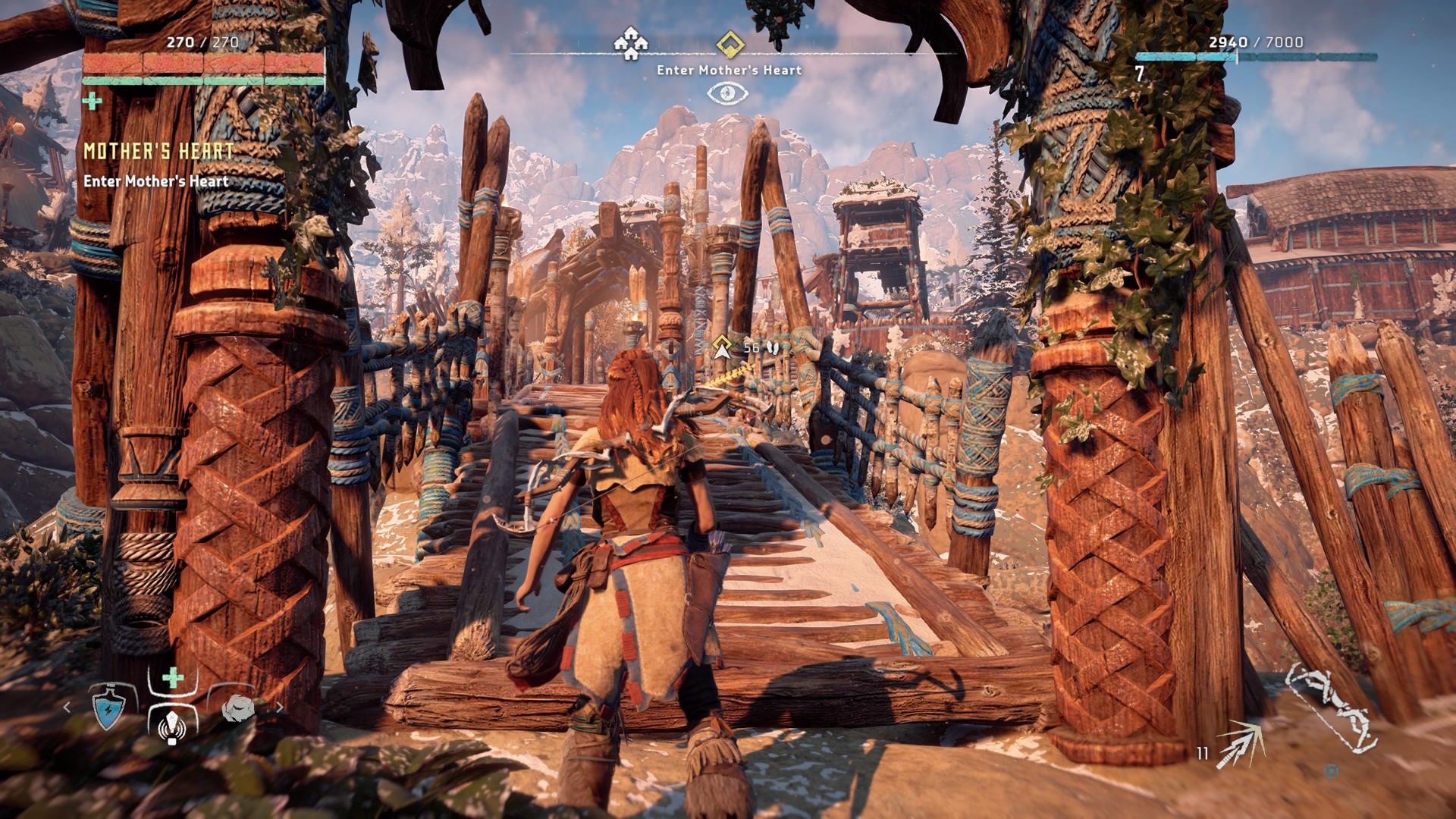Choose the arrow ammo type icon

pyautogui.click(x=1241, y=743)
